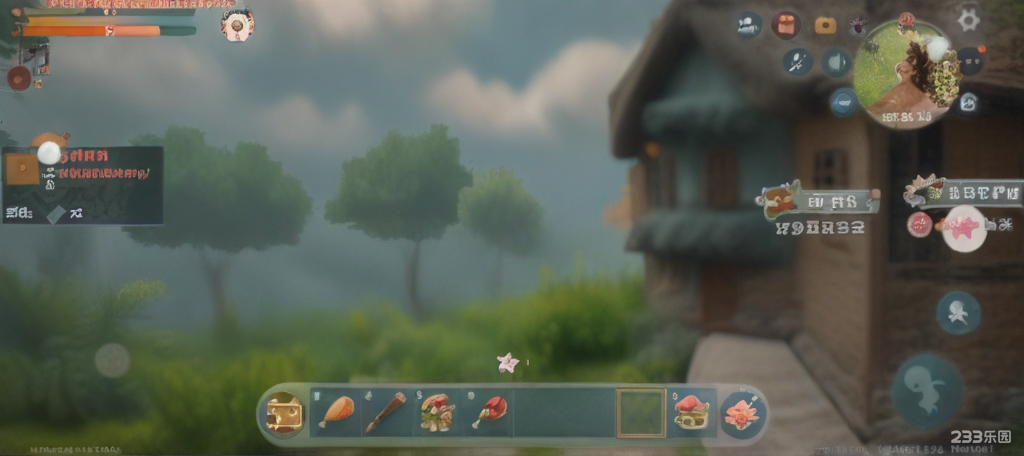Click the microphone icon
Image resolution: width=1024 pixels, height=456 pixels.
797,62
